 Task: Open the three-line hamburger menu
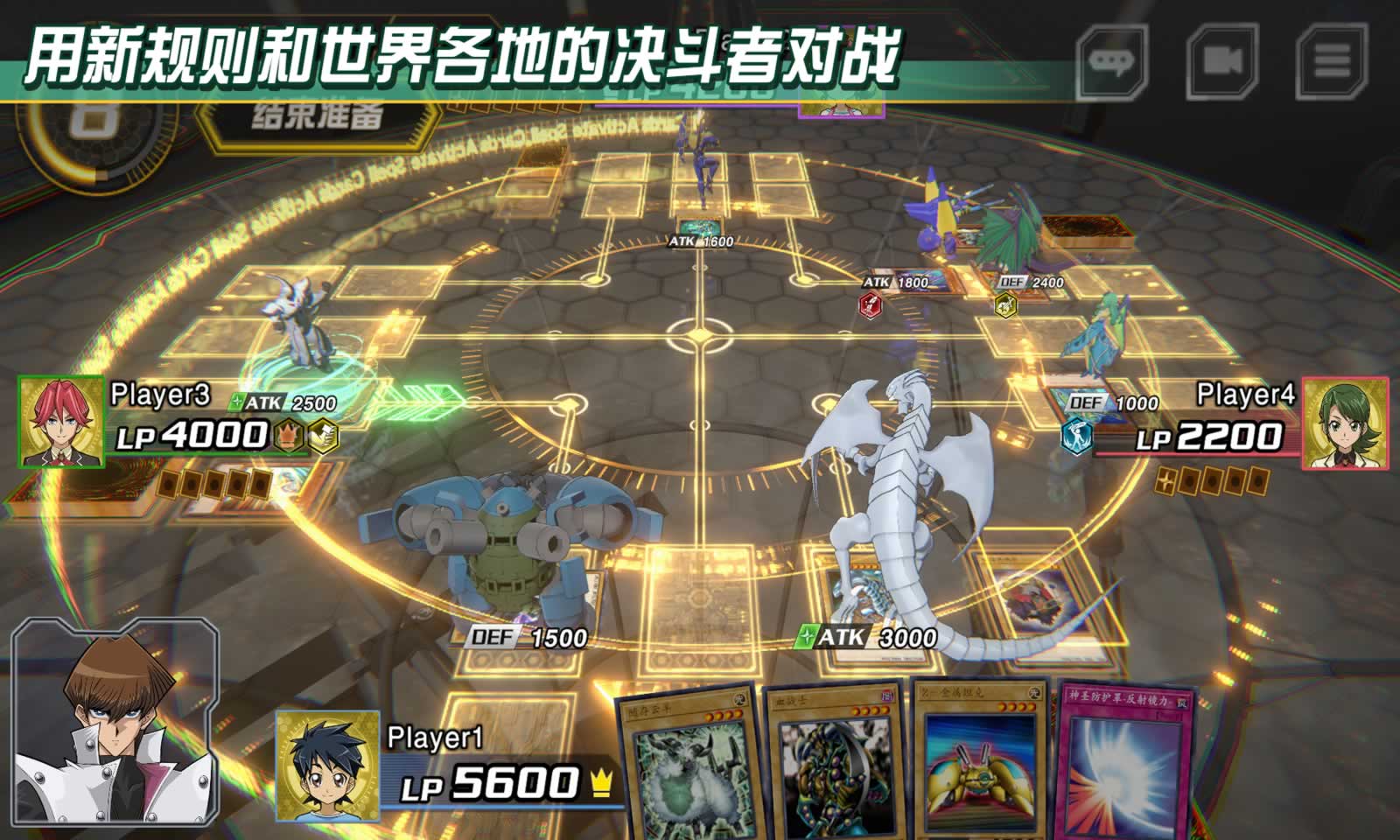click(x=1331, y=61)
